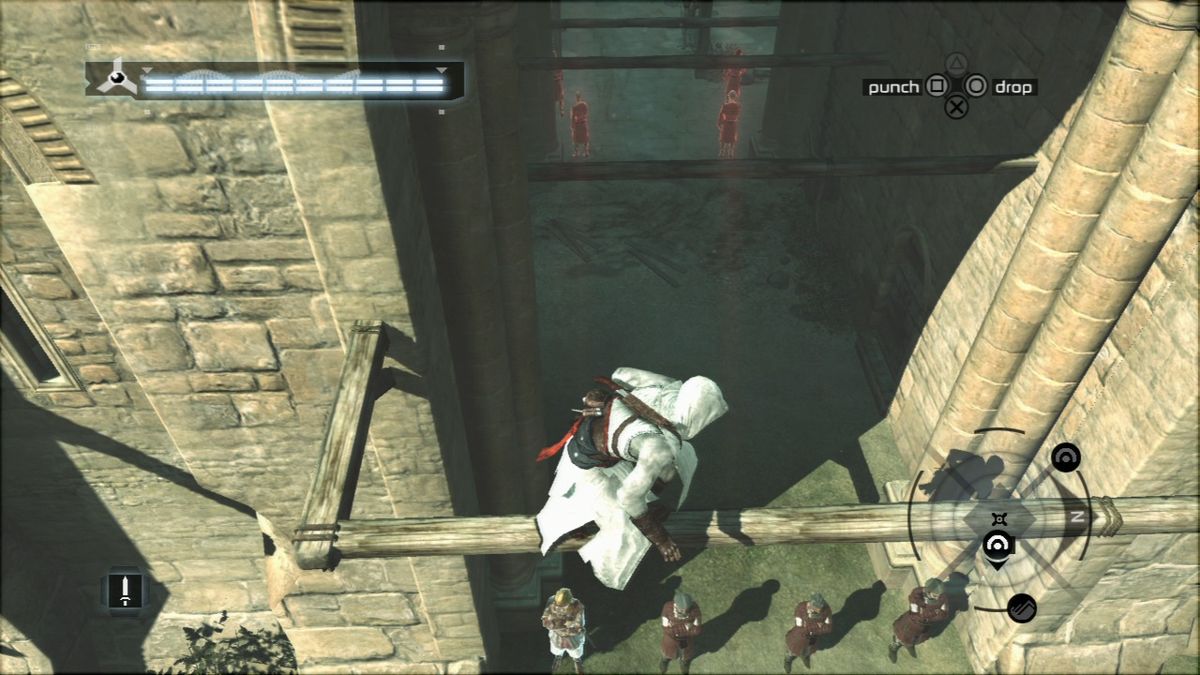
Task: Select the hidden blade weapon icon
Action: 125,590
